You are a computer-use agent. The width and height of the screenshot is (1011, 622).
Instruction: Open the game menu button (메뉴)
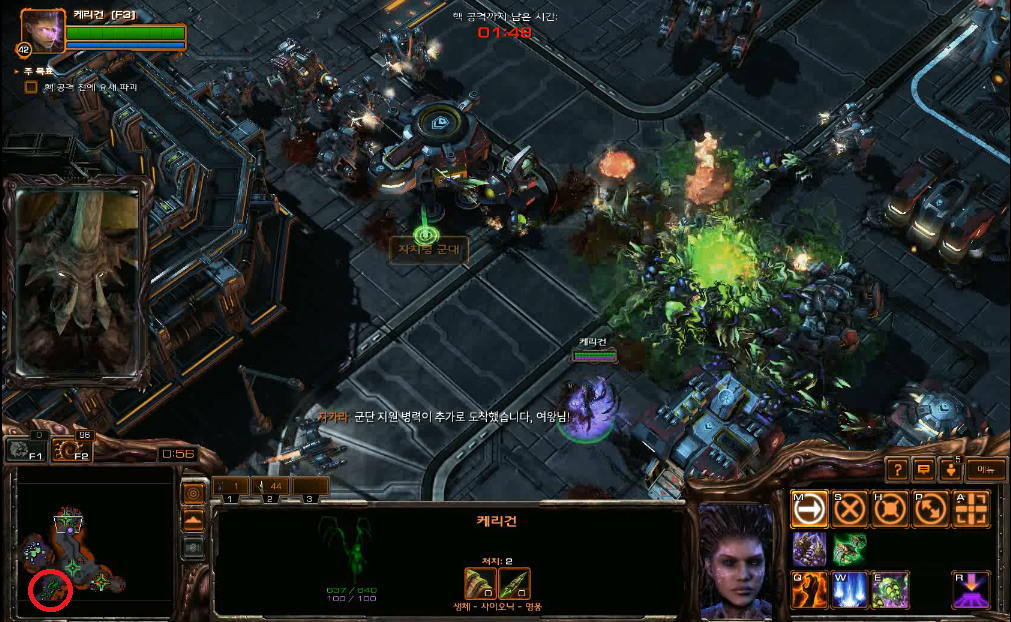987,468
